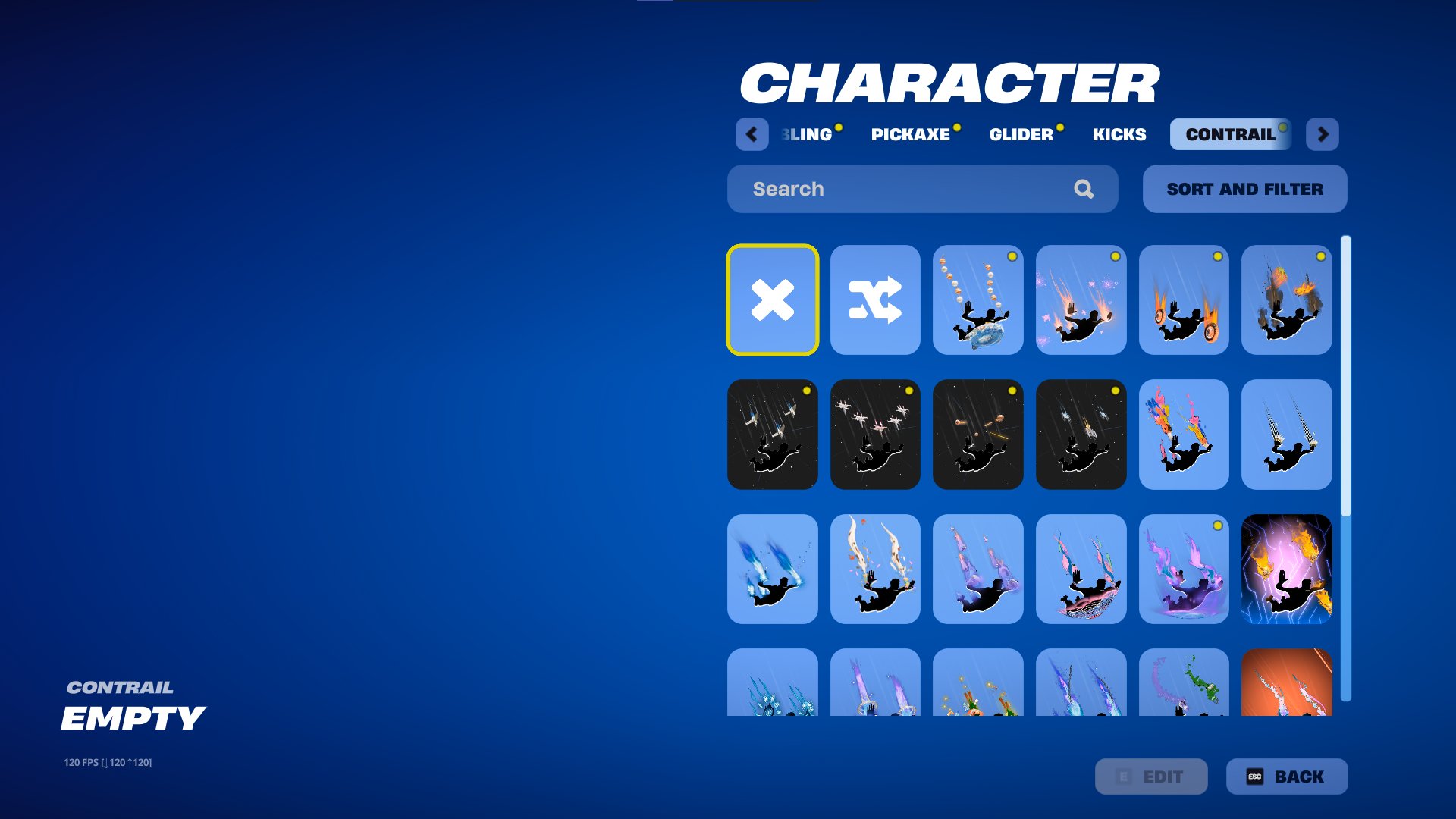Select the white starbursts contrail on dark background

pos(875,434)
